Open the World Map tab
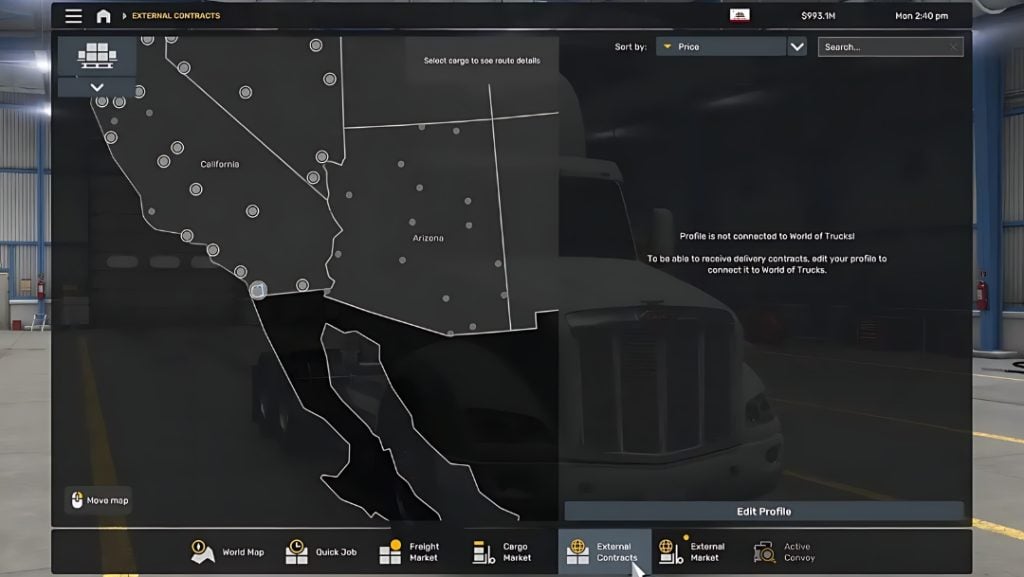Image resolution: width=1024 pixels, height=577 pixels. pos(228,552)
